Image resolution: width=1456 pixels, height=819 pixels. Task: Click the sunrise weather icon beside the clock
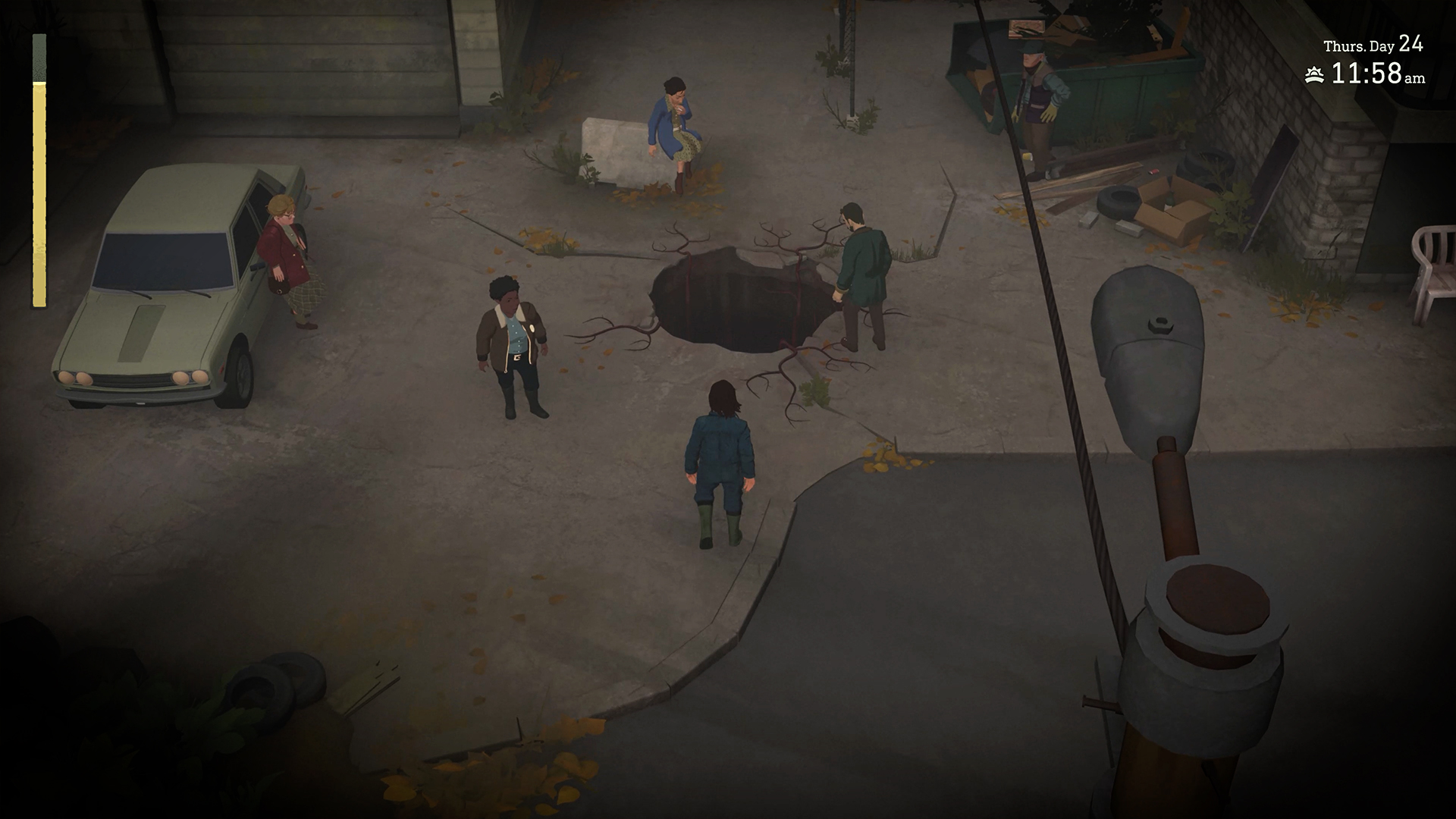coord(1315,76)
